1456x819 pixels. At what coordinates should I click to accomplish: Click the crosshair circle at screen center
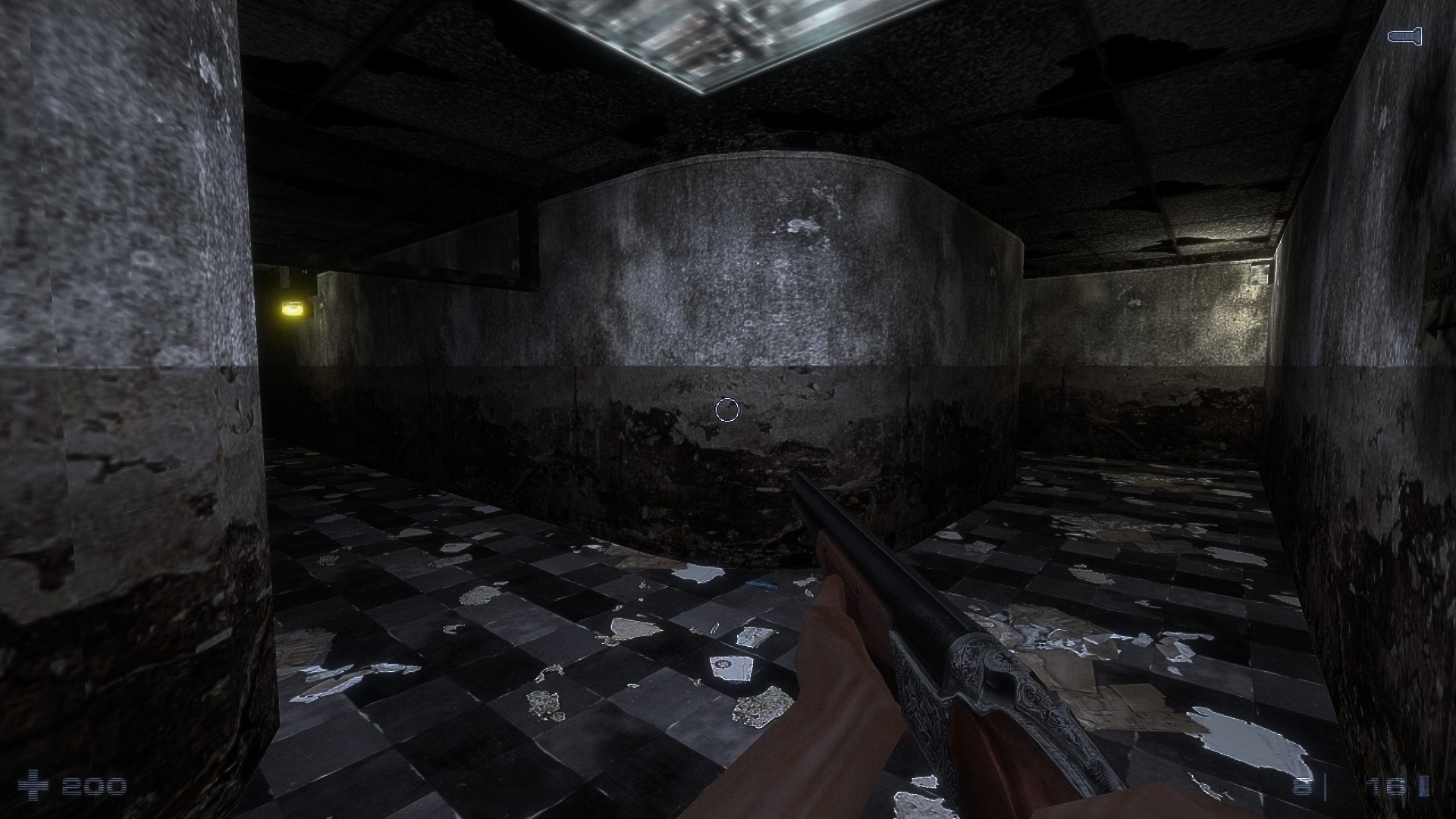(727, 409)
